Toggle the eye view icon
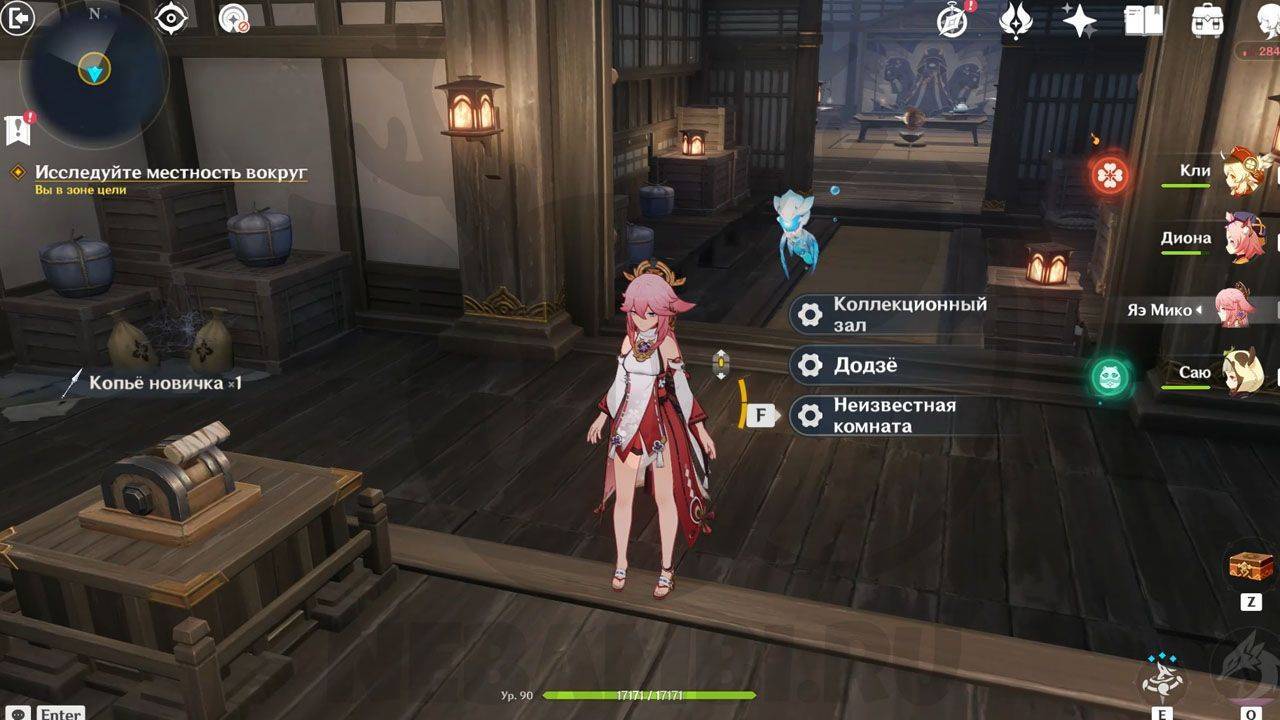This screenshot has width=1280, height=720. tap(171, 18)
